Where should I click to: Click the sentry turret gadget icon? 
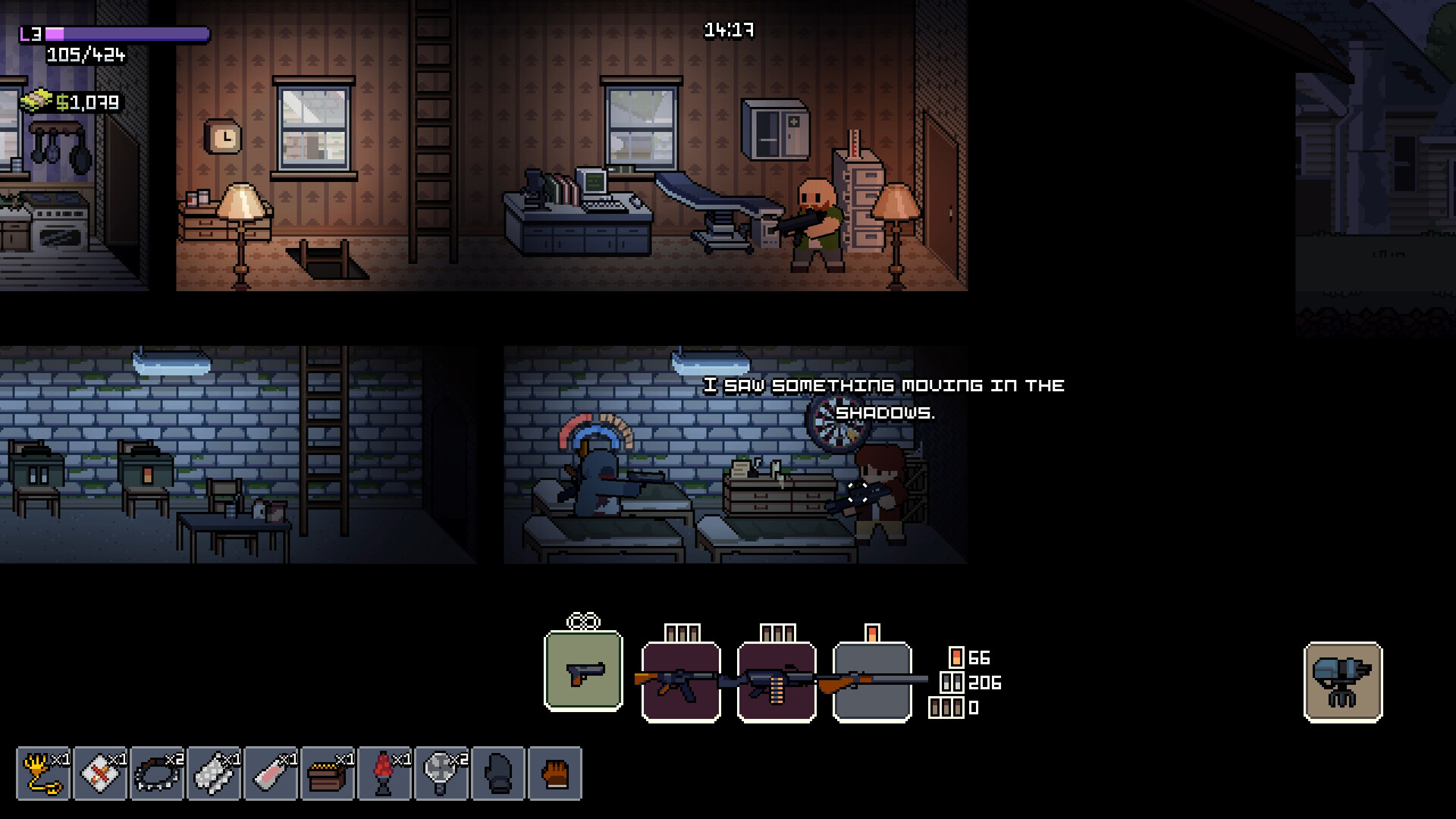tap(1342, 681)
